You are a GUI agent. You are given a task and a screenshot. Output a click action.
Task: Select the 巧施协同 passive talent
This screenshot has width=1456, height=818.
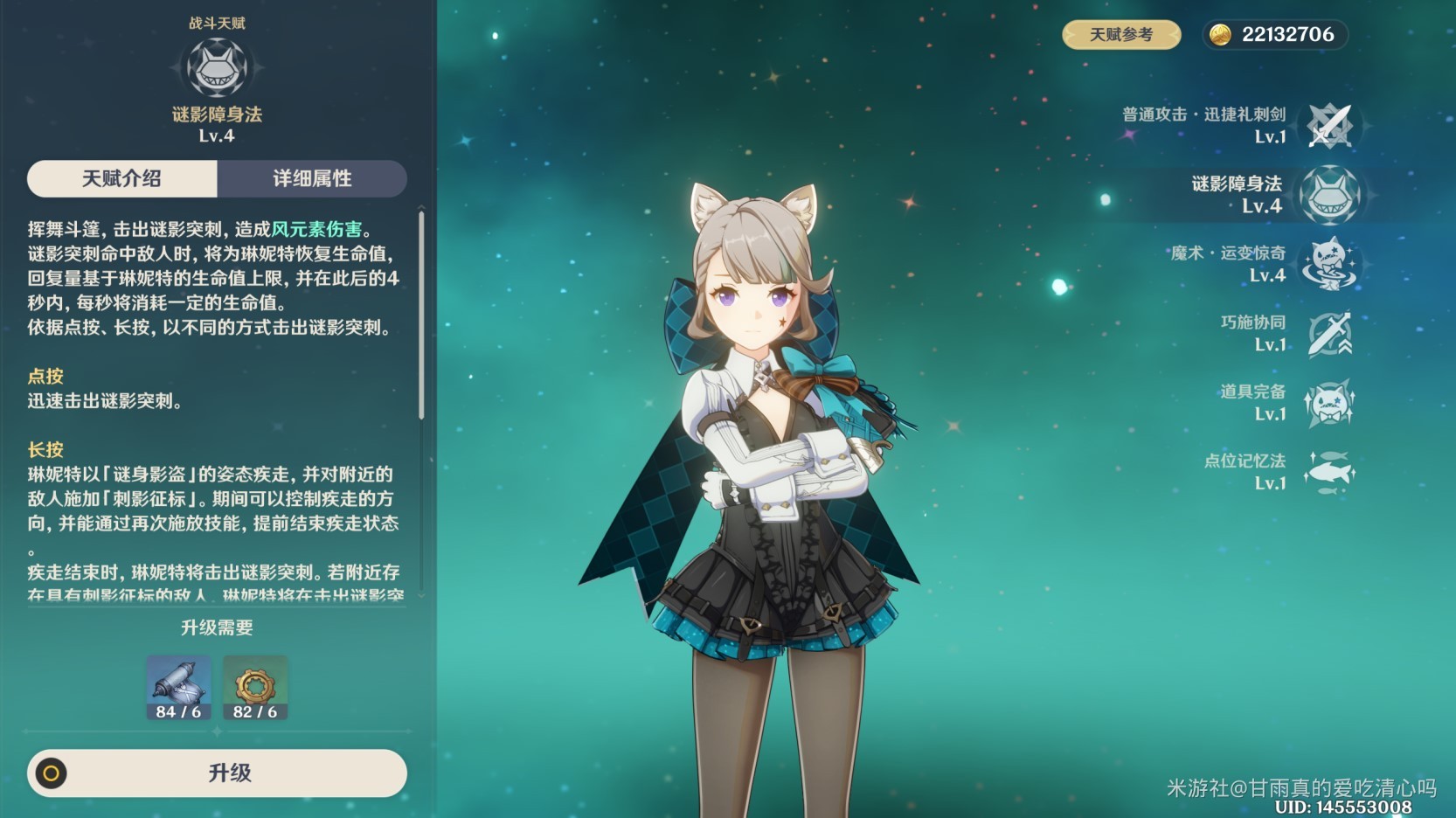pyautogui.click(x=1329, y=333)
